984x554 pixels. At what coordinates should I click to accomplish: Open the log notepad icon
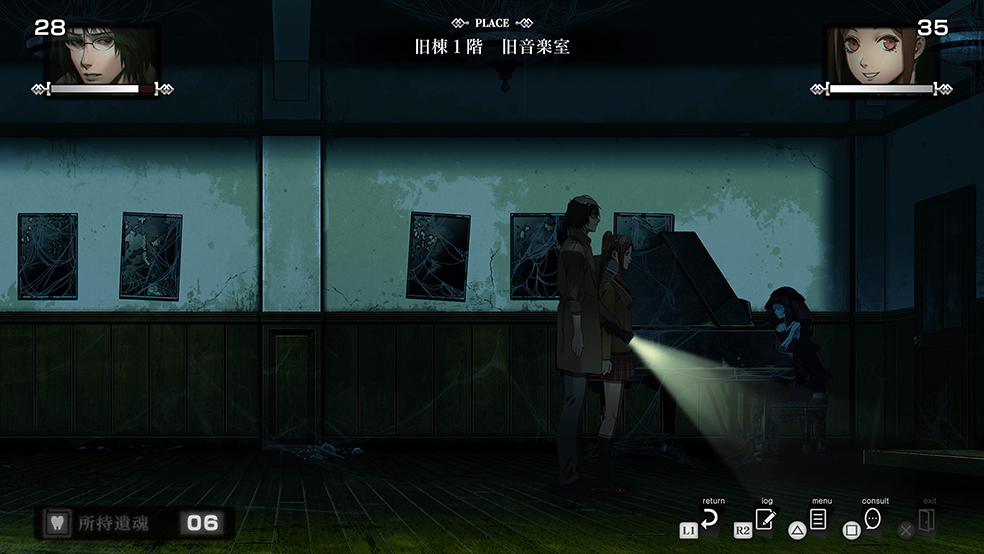[x=765, y=520]
